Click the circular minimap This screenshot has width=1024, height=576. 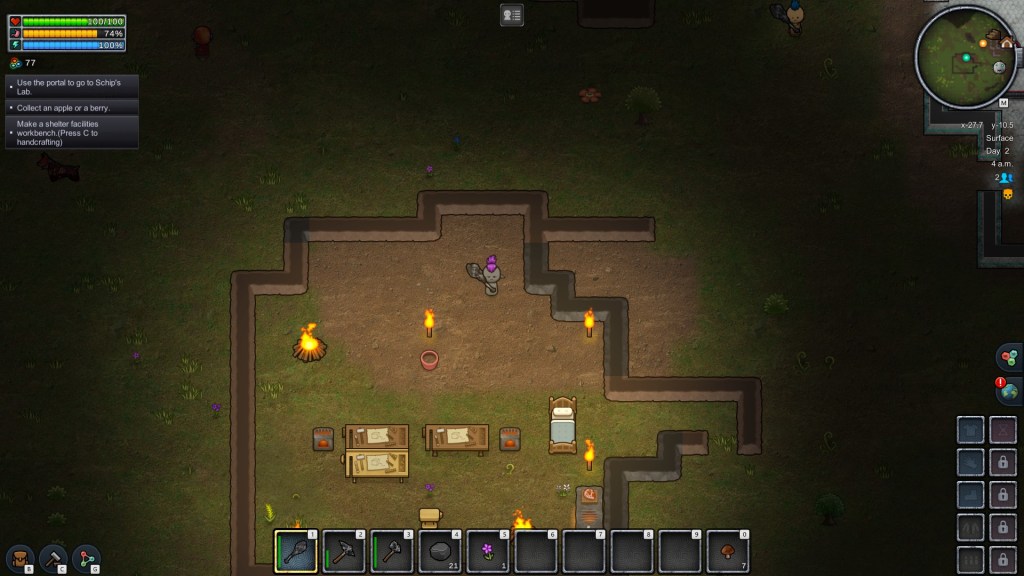(965, 56)
